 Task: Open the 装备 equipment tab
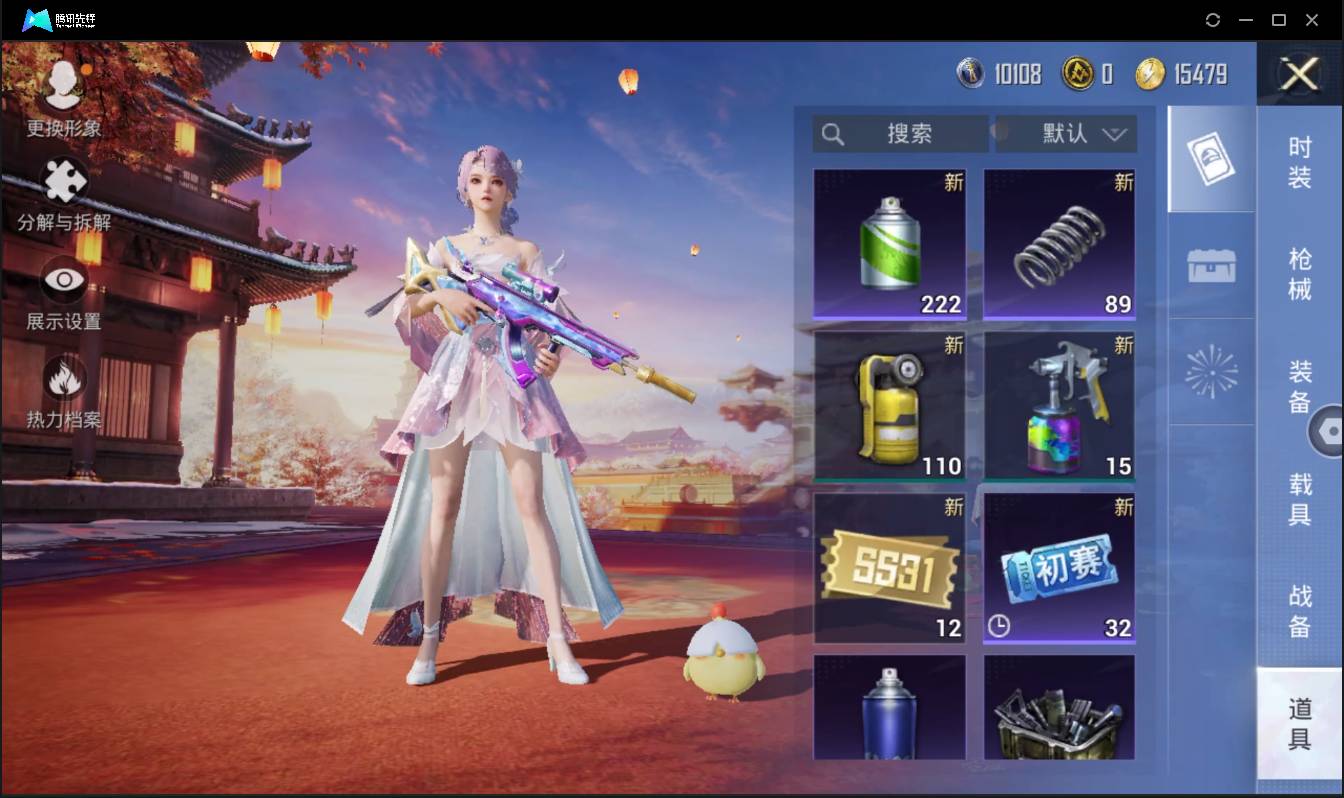1297,390
